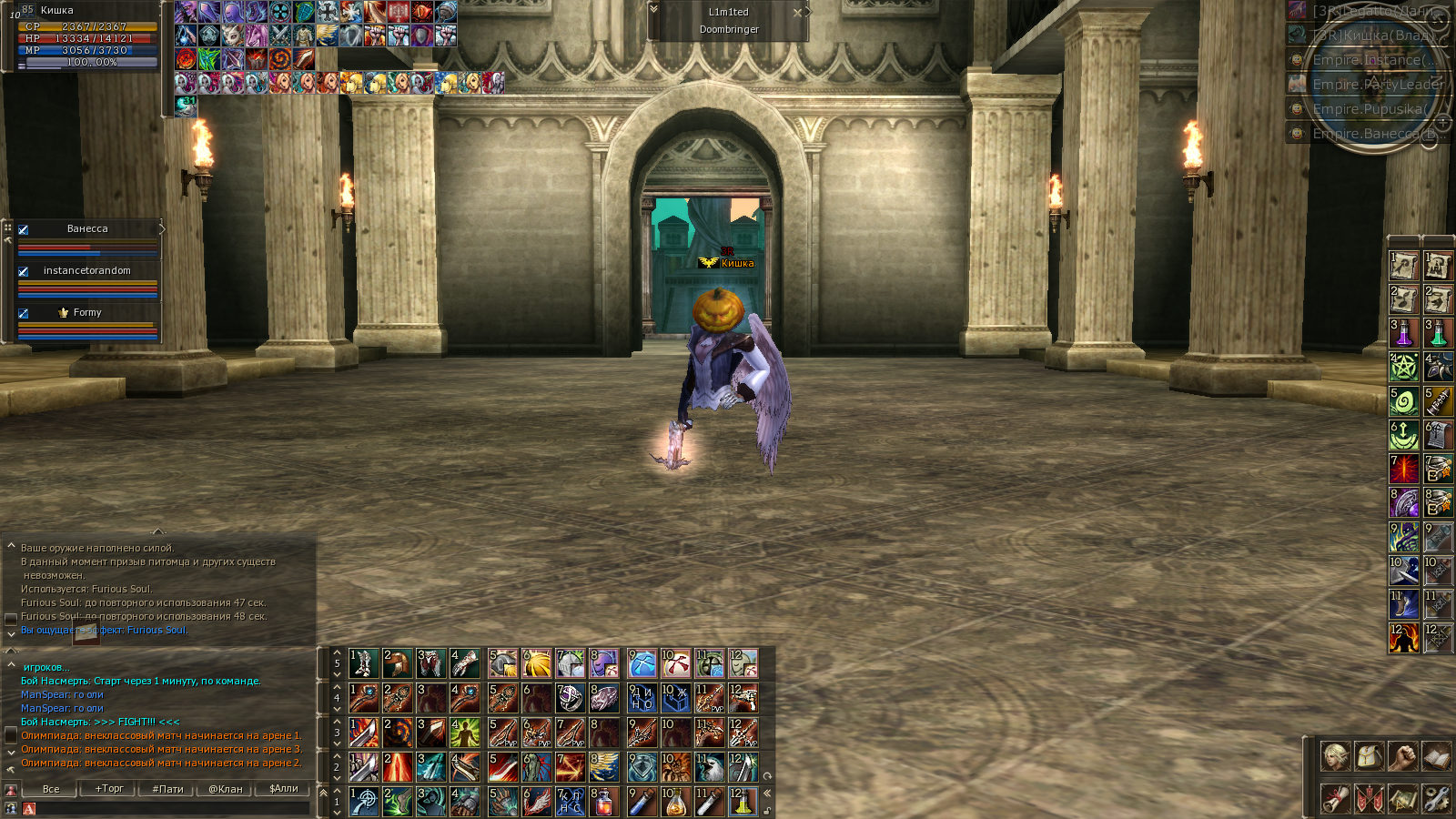Image resolution: width=1456 pixels, height=819 pixels.
Task: Show the $Алли chat tab
Action: (284, 789)
